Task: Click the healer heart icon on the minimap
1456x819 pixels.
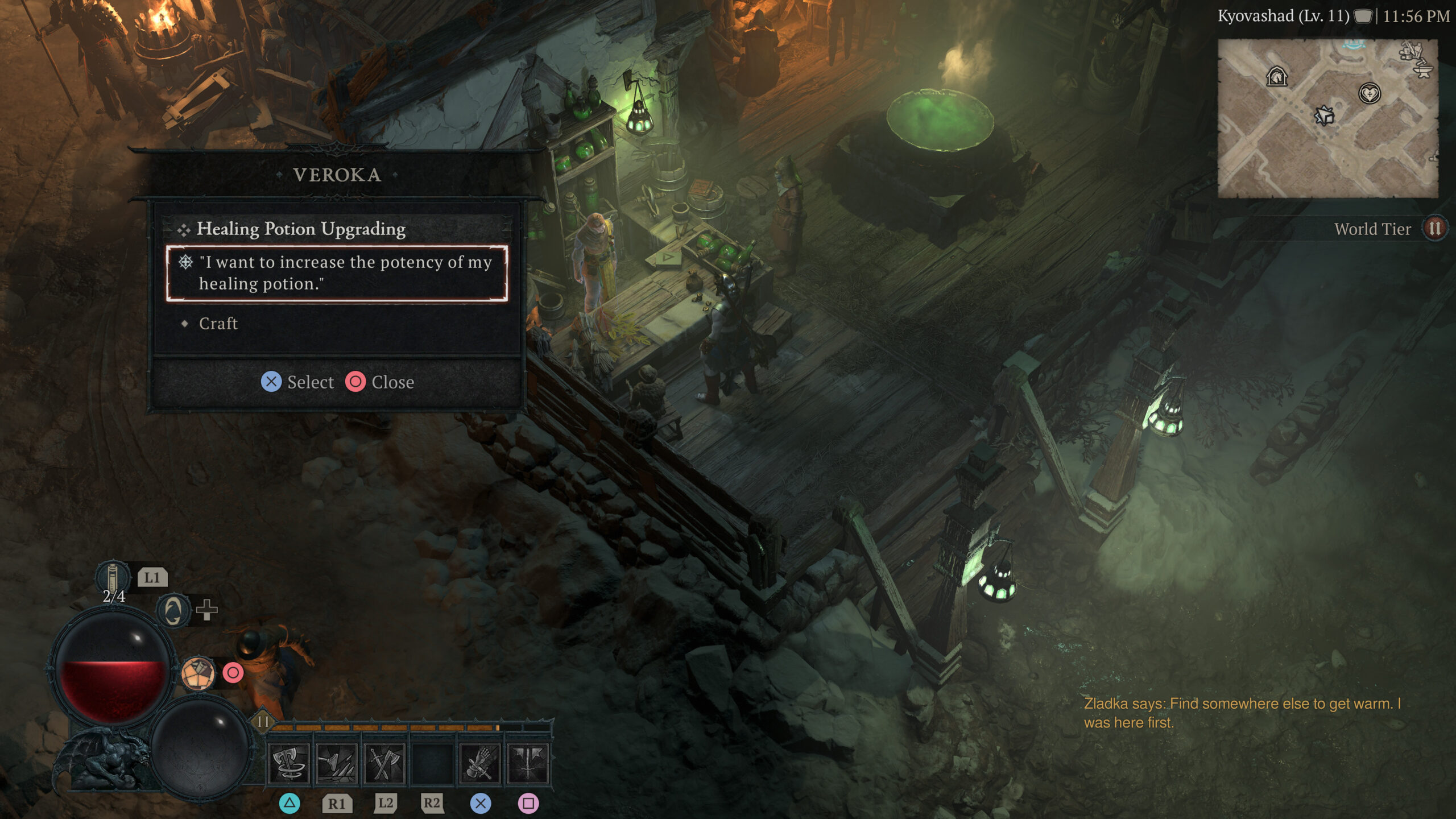Action: click(1370, 94)
